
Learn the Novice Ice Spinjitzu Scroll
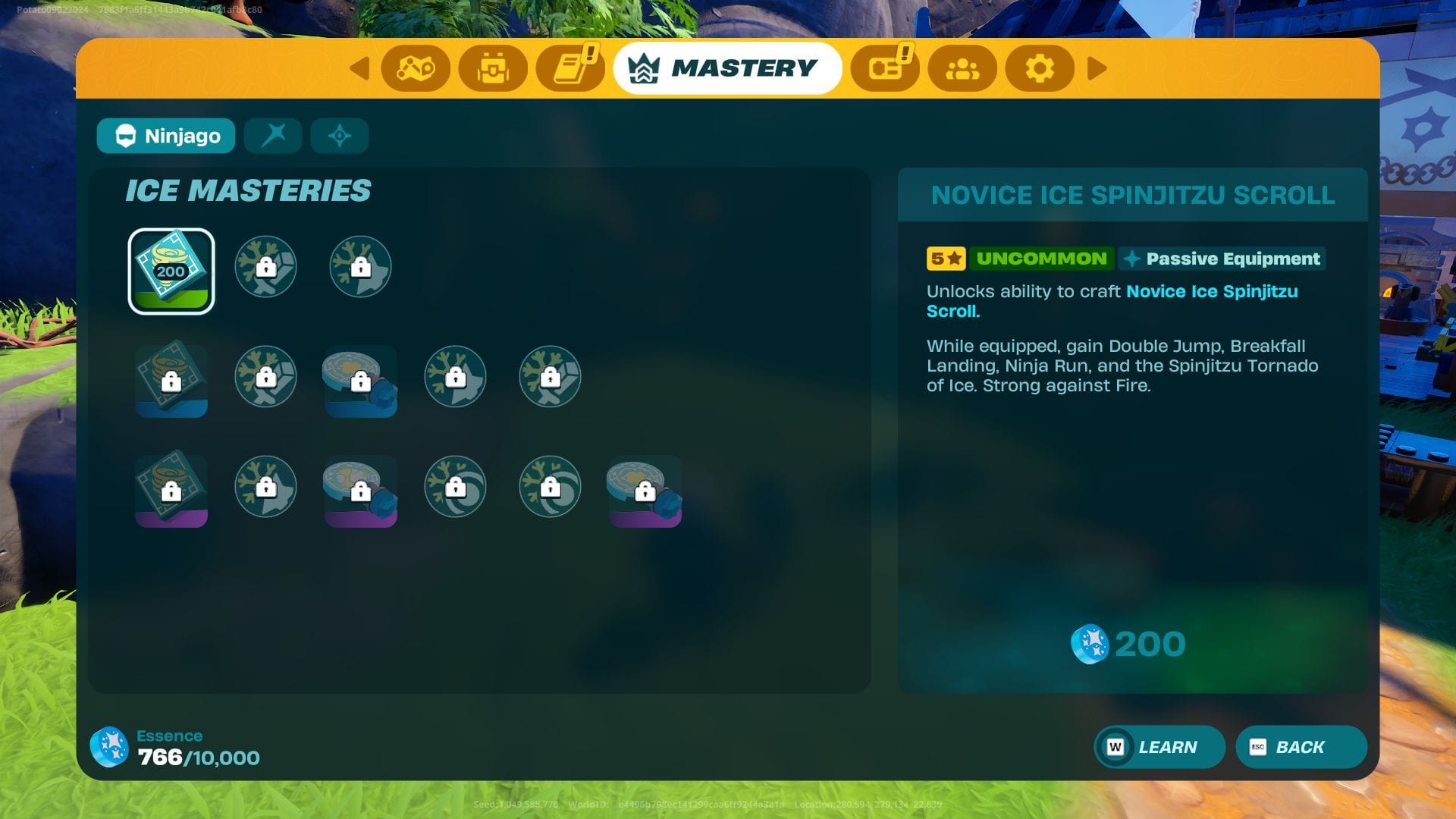coord(1159,747)
